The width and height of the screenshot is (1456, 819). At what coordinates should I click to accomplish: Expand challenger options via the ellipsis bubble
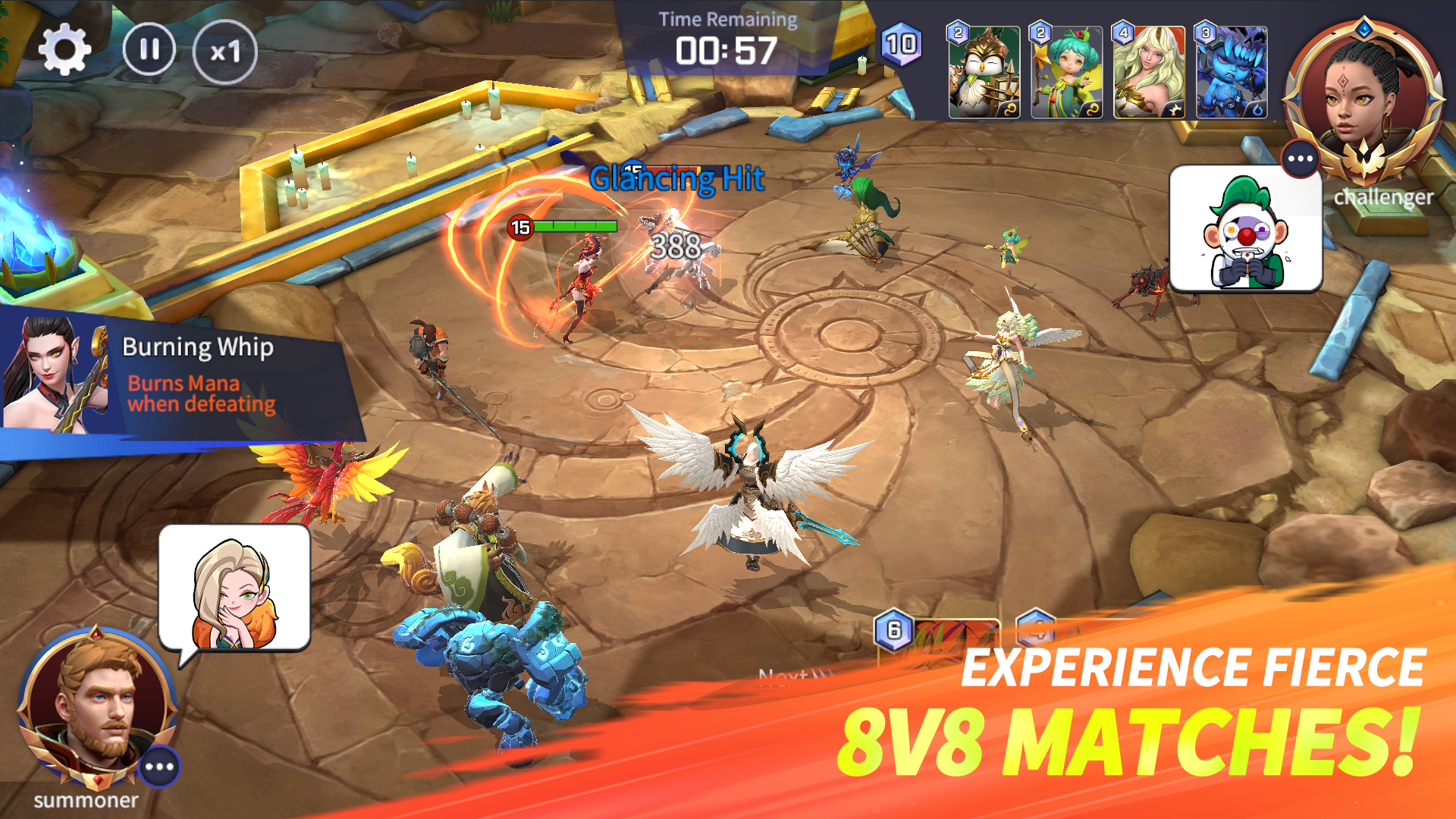click(1301, 158)
